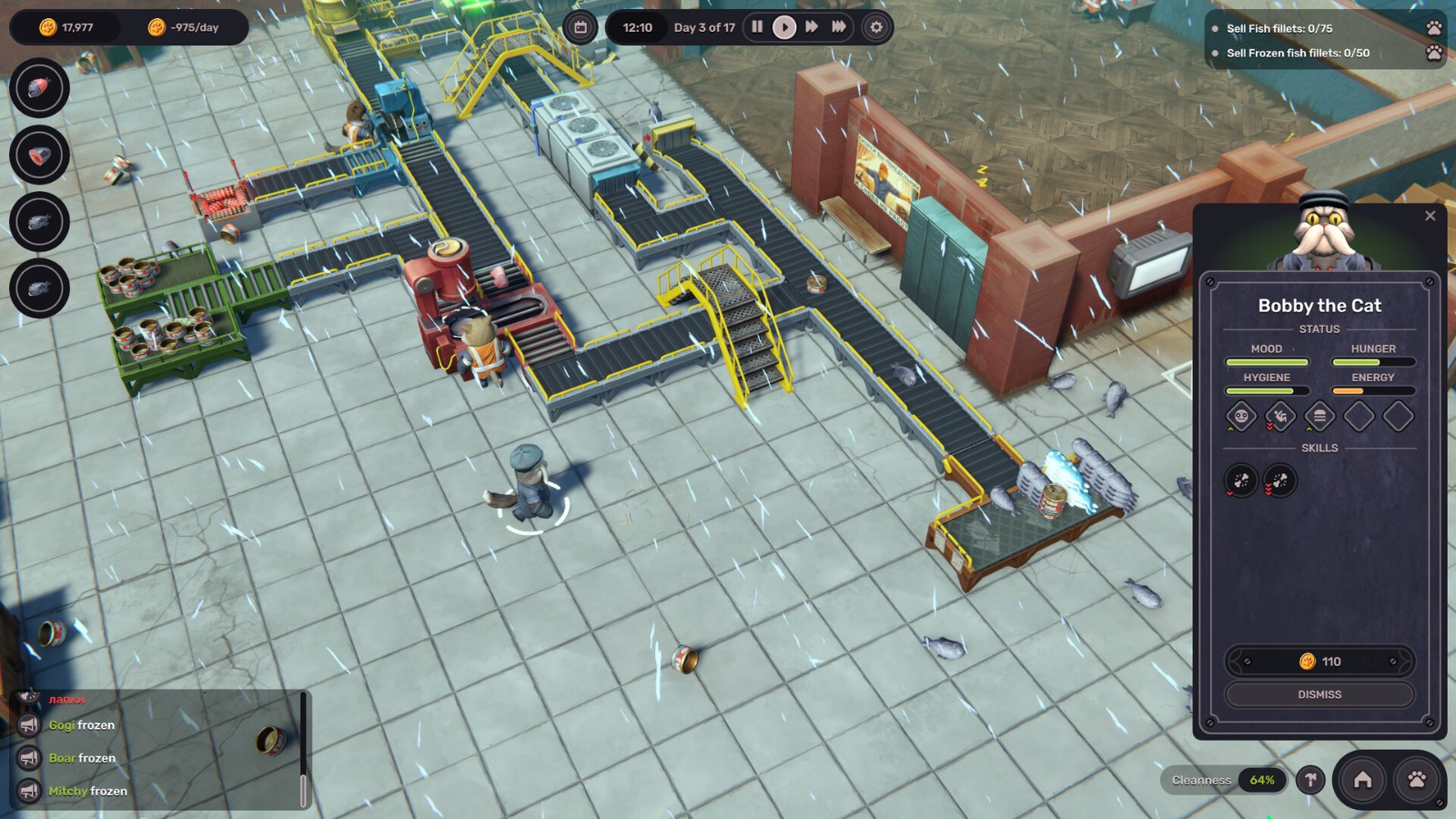Image resolution: width=1456 pixels, height=819 pixels.
Task: Select the slipping figure status trait icon
Action: 1280,417
